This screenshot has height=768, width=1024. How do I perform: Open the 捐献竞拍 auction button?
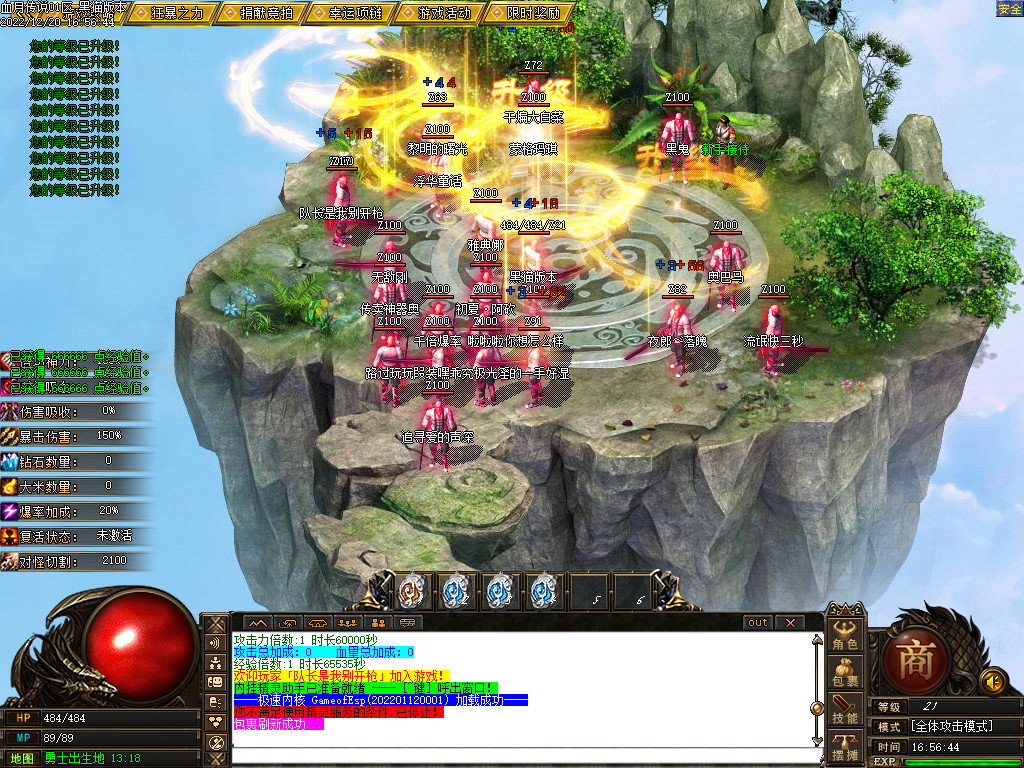tap(267, 13)
